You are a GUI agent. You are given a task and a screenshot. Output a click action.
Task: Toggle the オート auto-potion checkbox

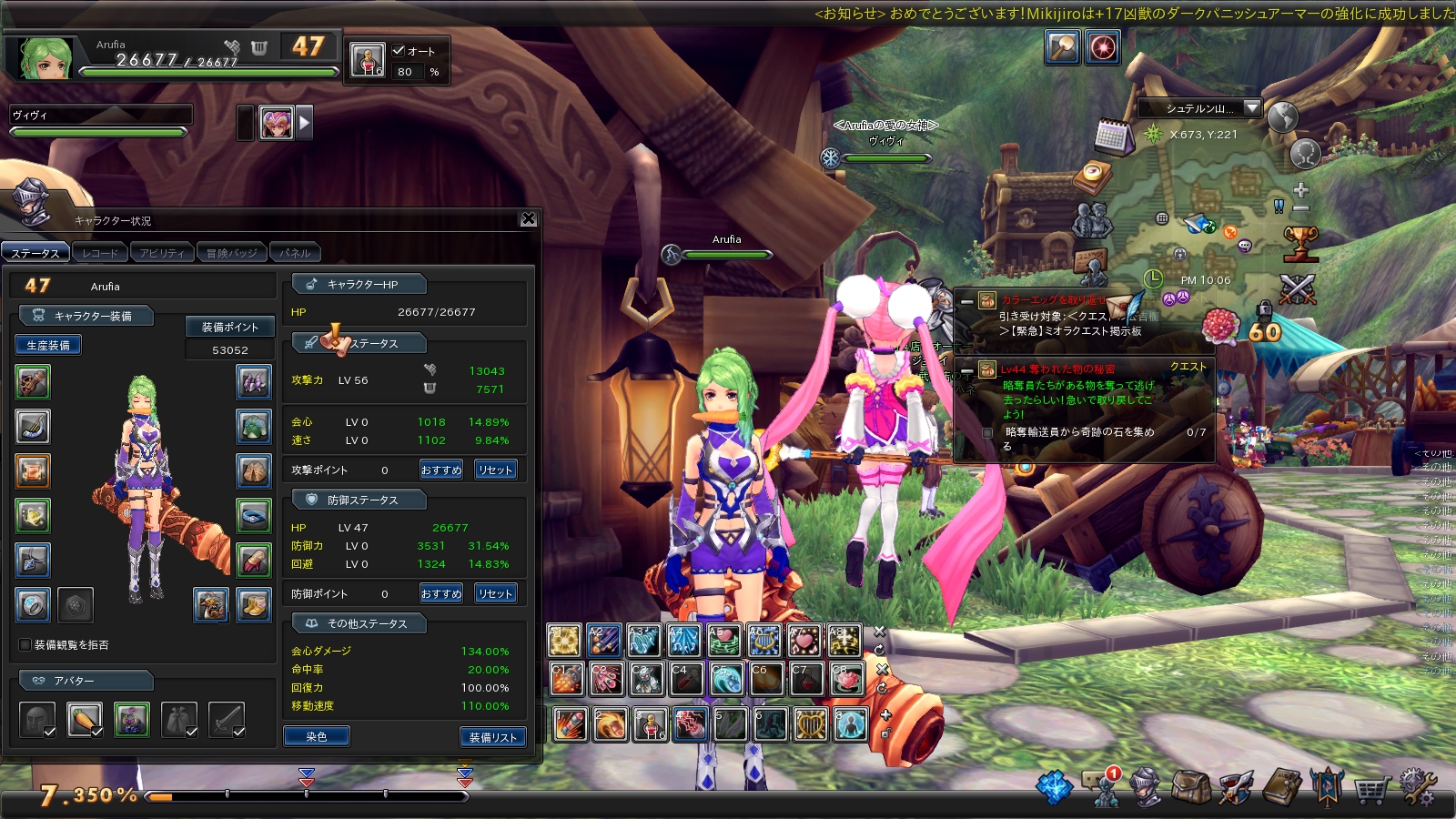point(399,51)
